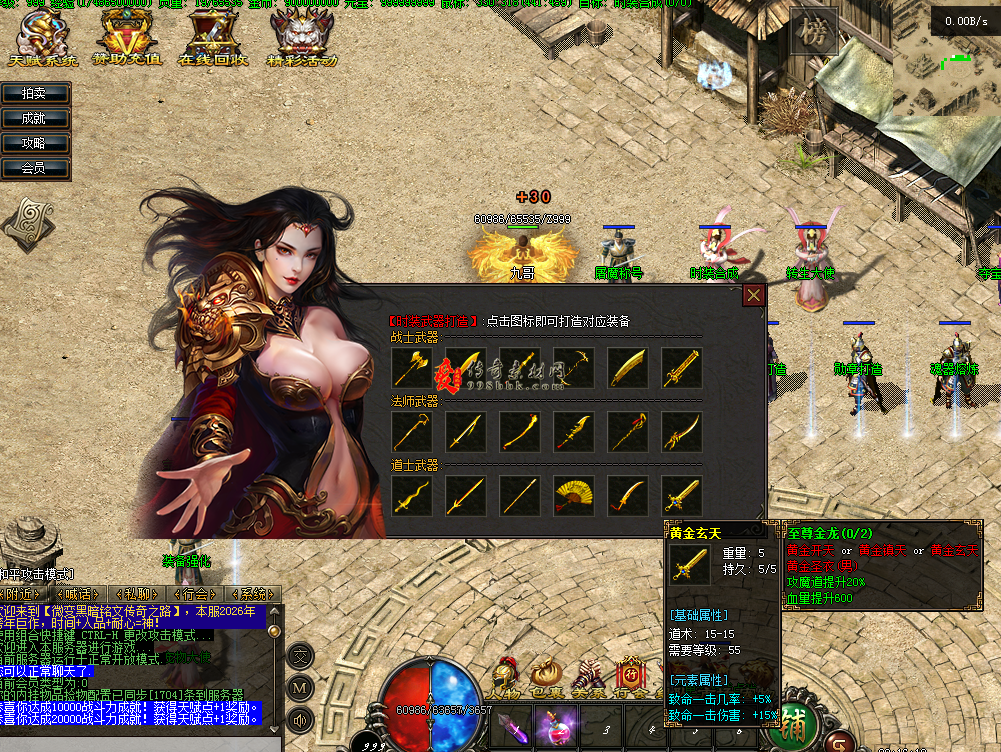This screenshot has width=1001, height=752.
Task: Forge the 黄金玄天 jeweled sword
Action: (682, 496)
